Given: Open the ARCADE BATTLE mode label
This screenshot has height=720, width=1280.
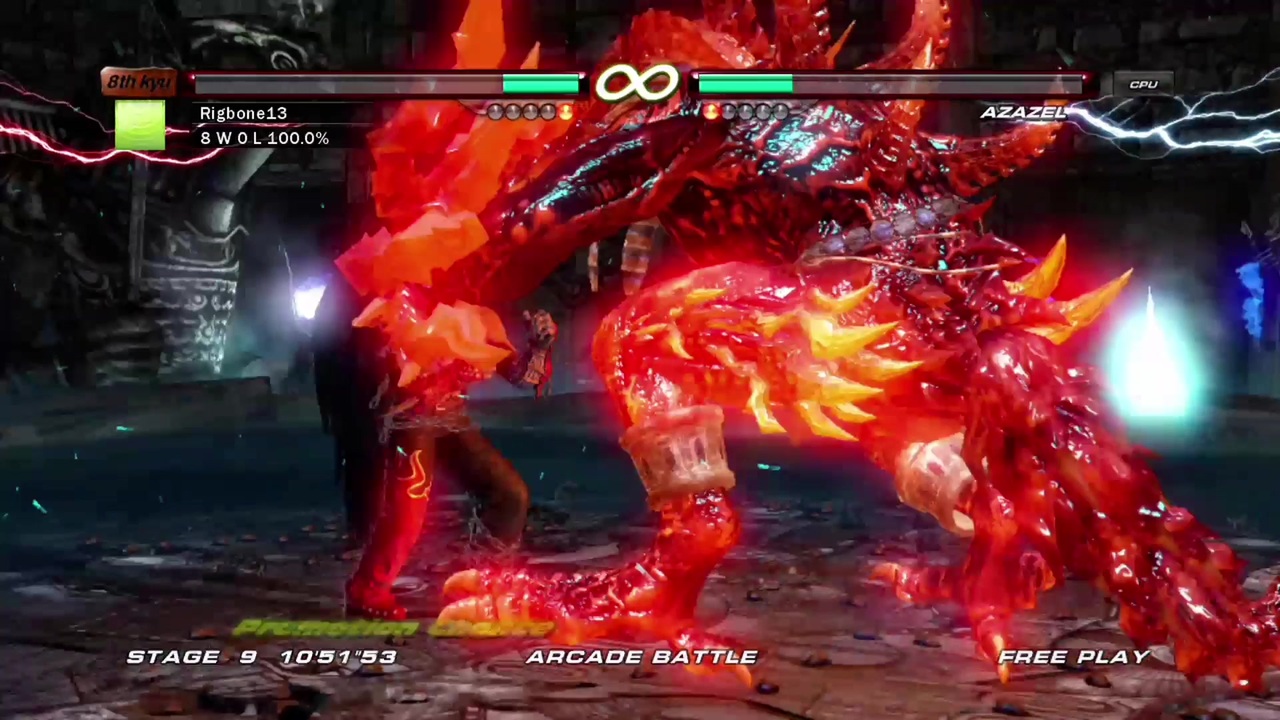Looking at the screenshot, I should [642, 656].
